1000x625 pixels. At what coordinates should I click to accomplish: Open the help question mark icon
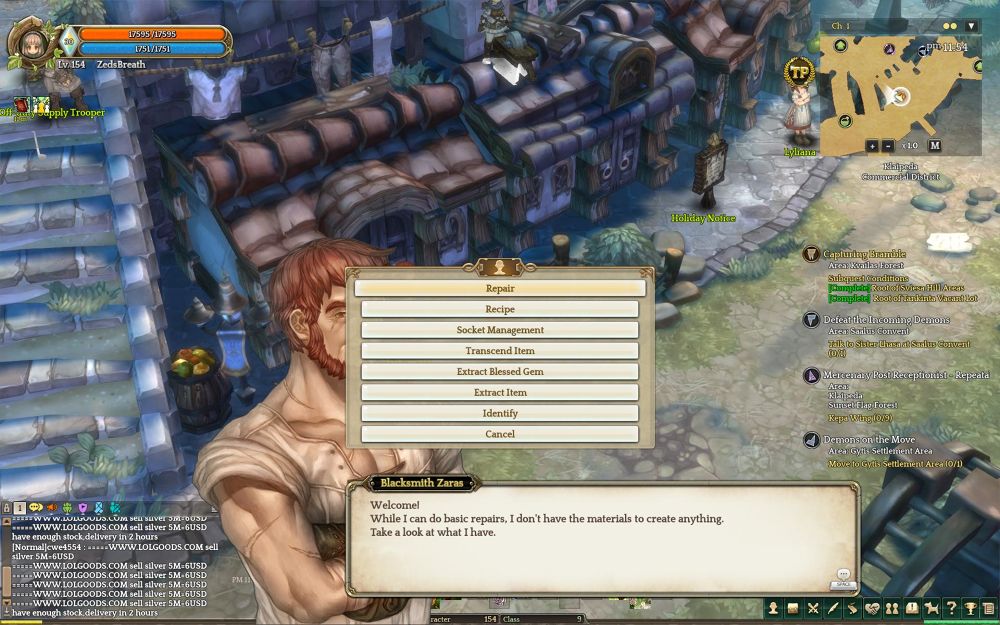pos(951,608)
